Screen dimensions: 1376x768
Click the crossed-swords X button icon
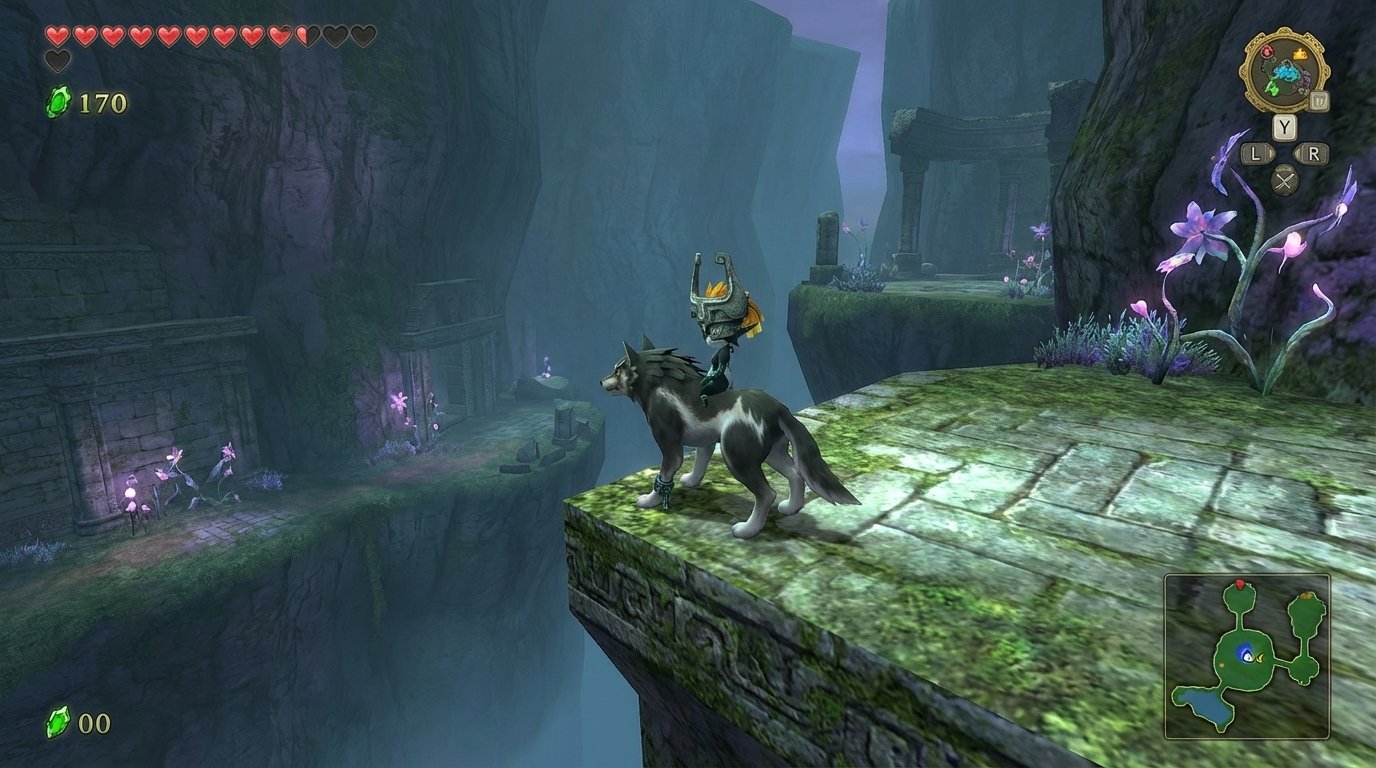1286,178
